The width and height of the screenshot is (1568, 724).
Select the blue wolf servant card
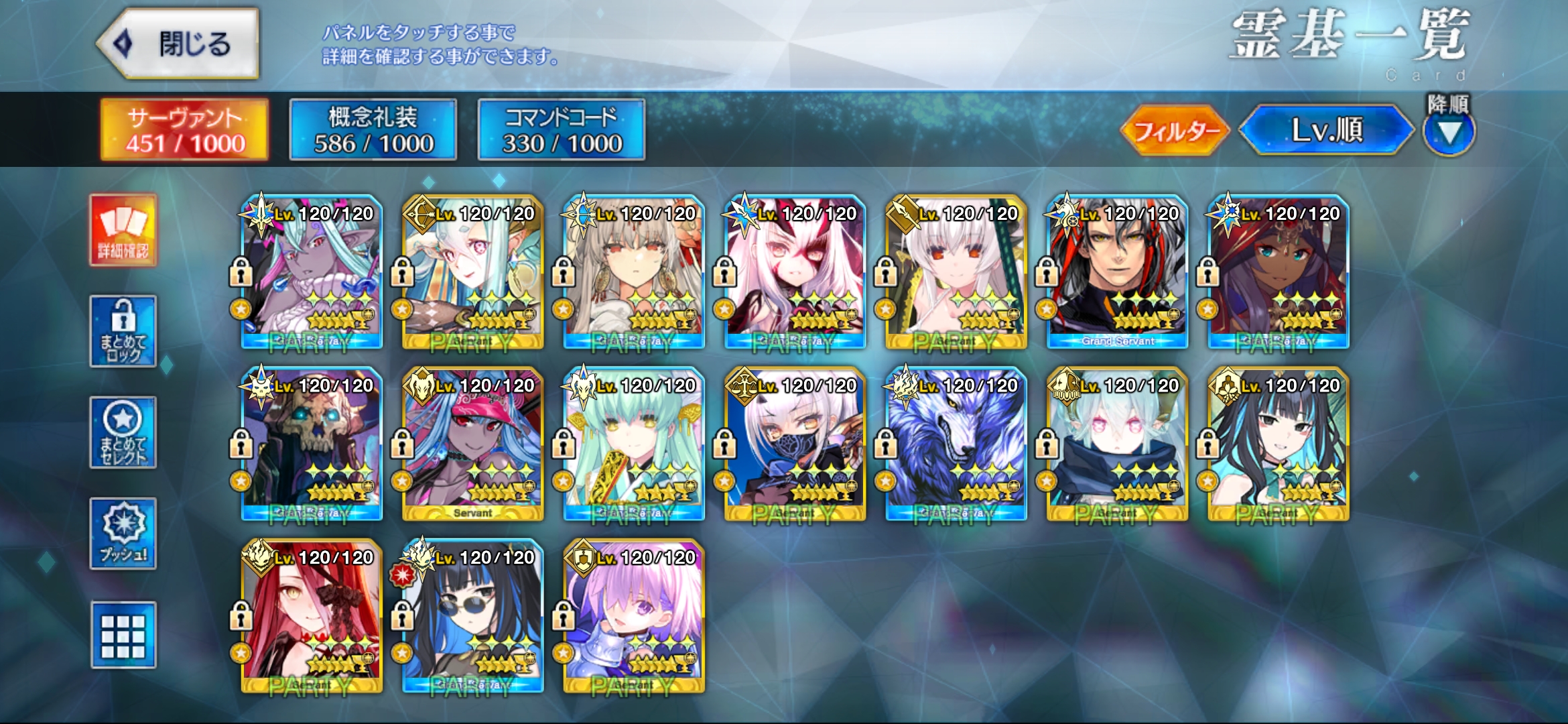(x=956, y=444)
